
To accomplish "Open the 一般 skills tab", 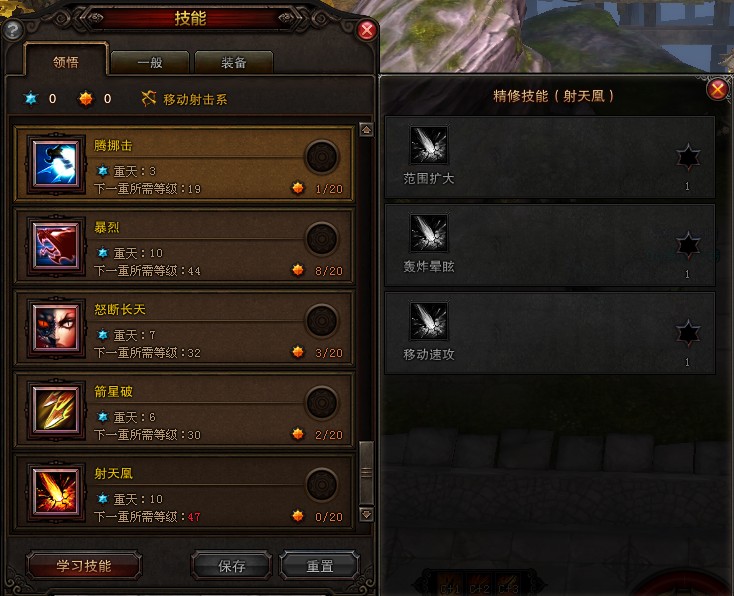I will pos(149,62).
